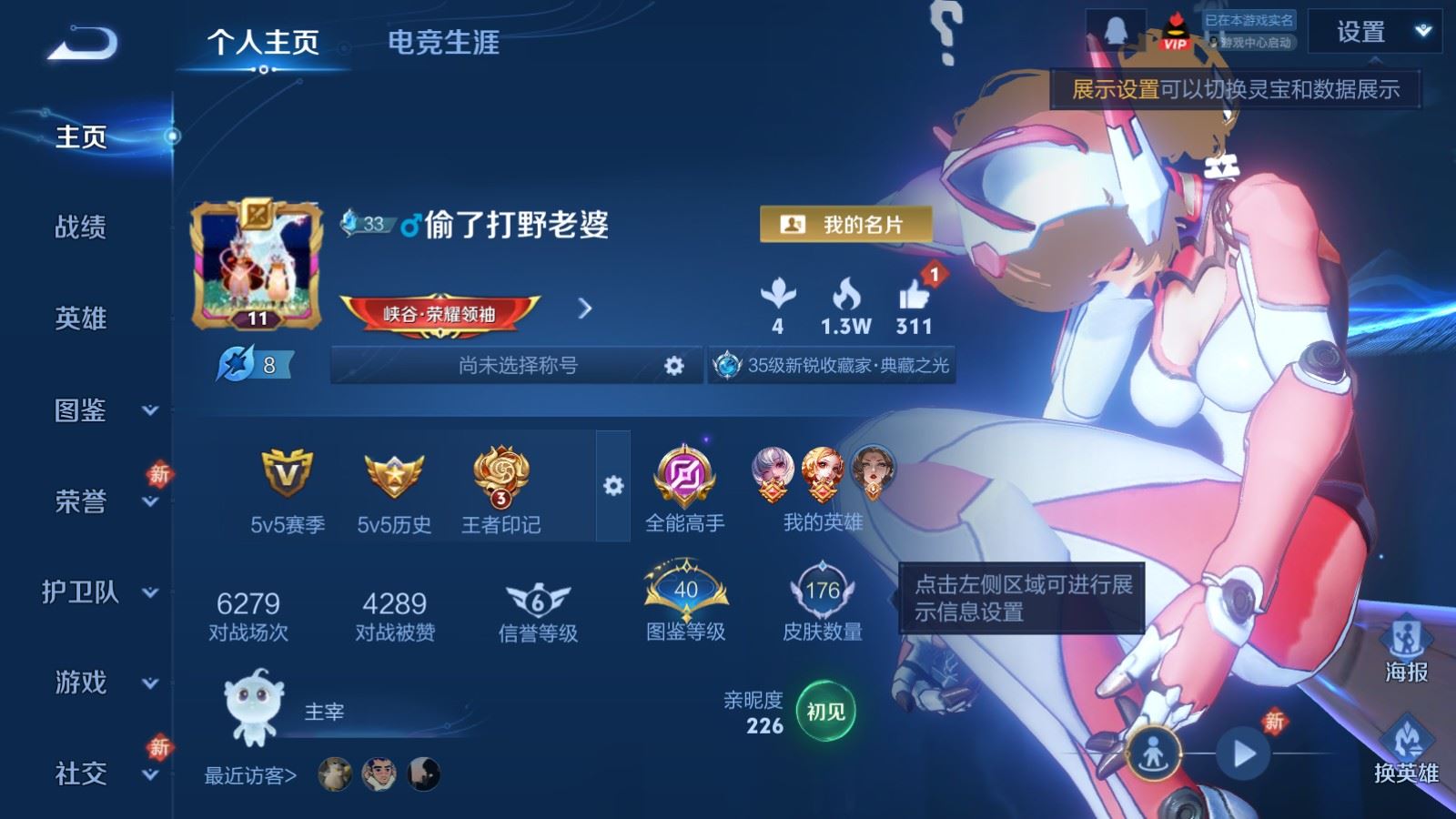Switch to the 电竞生涯 tab
This screenshot has height=819, width=1456.
click(445, 44)
